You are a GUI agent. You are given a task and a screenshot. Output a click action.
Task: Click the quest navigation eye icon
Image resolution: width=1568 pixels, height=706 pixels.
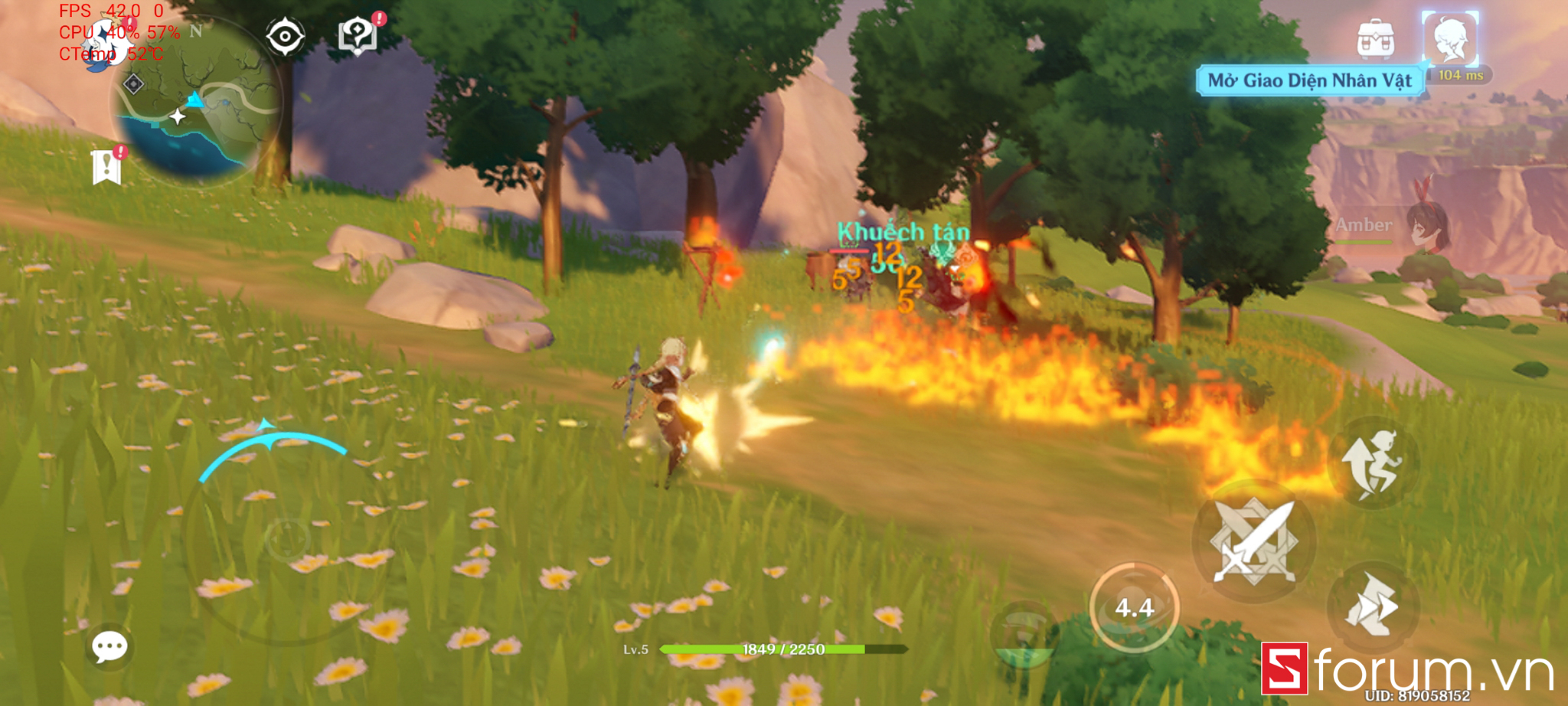[x=285, y=36]
